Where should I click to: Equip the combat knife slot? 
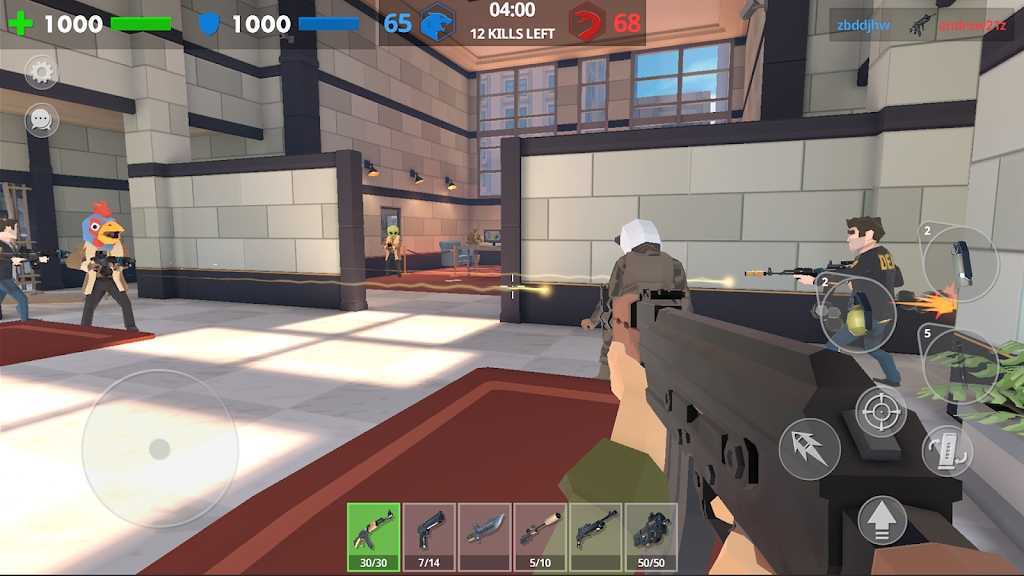[485, 537]
